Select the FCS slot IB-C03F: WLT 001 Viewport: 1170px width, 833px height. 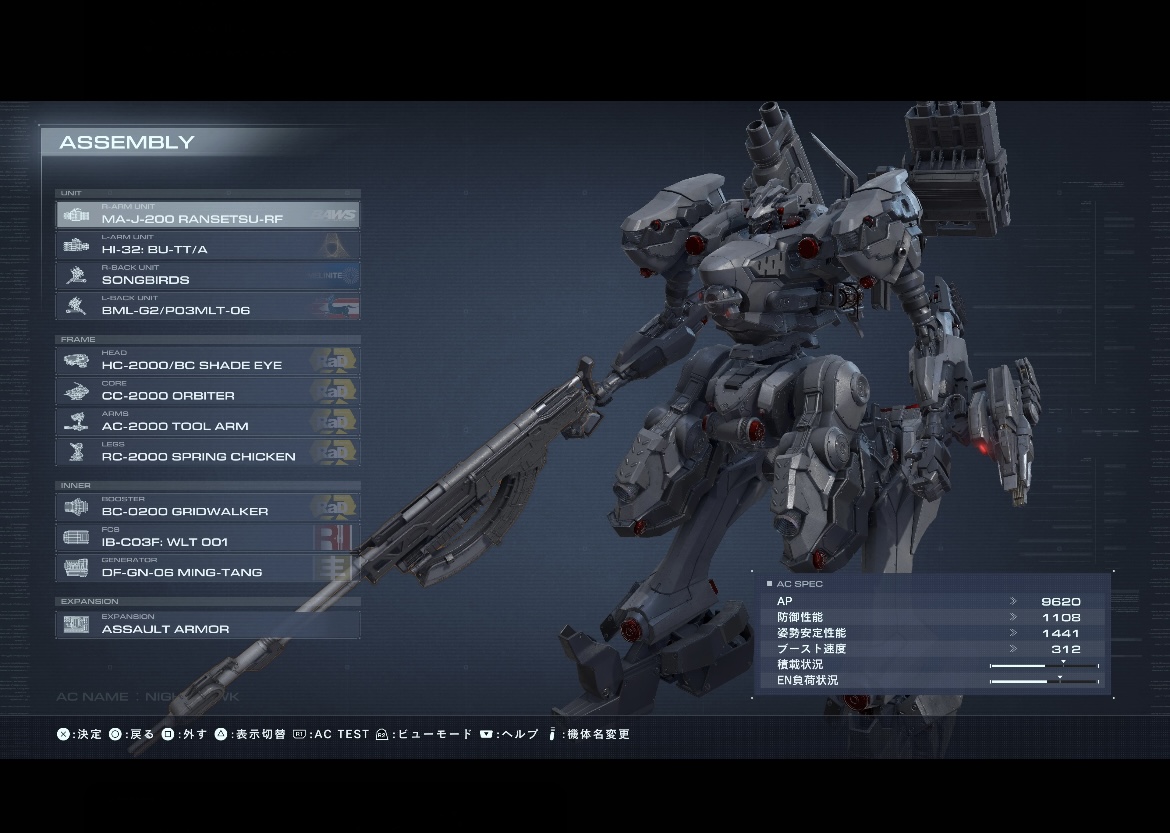[x=208, y=538]
